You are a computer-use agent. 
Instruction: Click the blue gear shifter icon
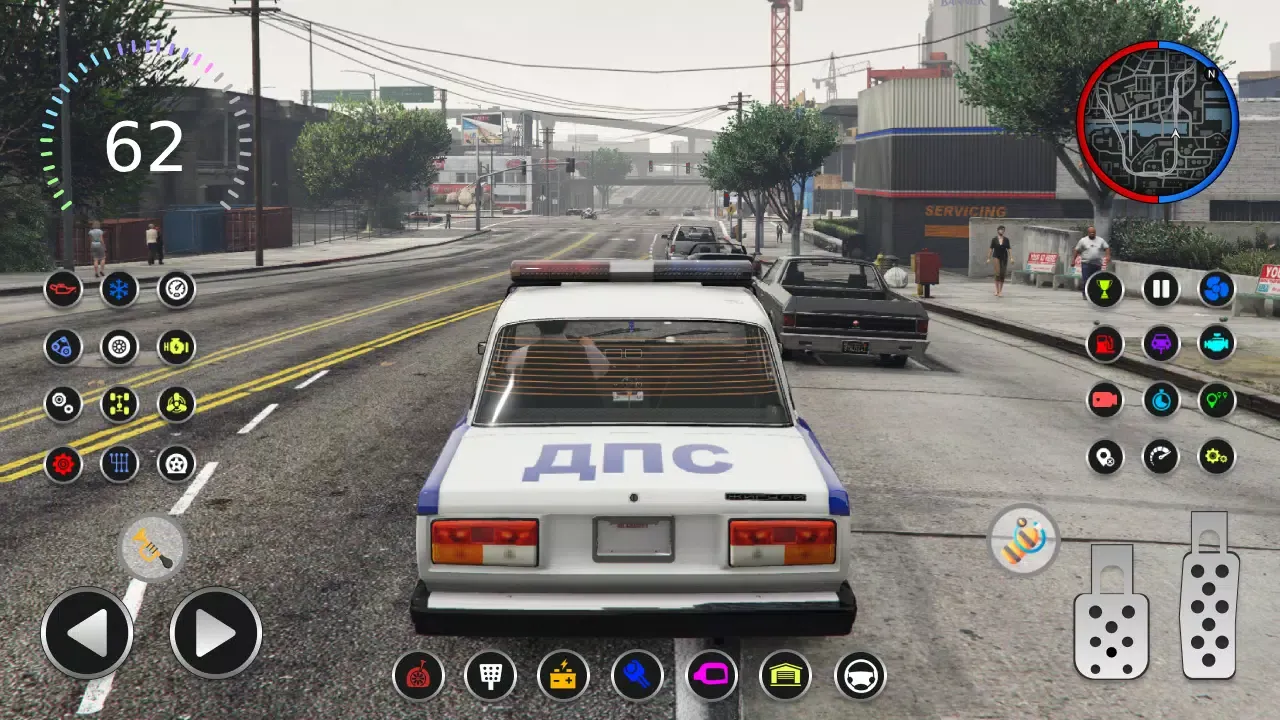pyautogui.click(x=119, y=462)
